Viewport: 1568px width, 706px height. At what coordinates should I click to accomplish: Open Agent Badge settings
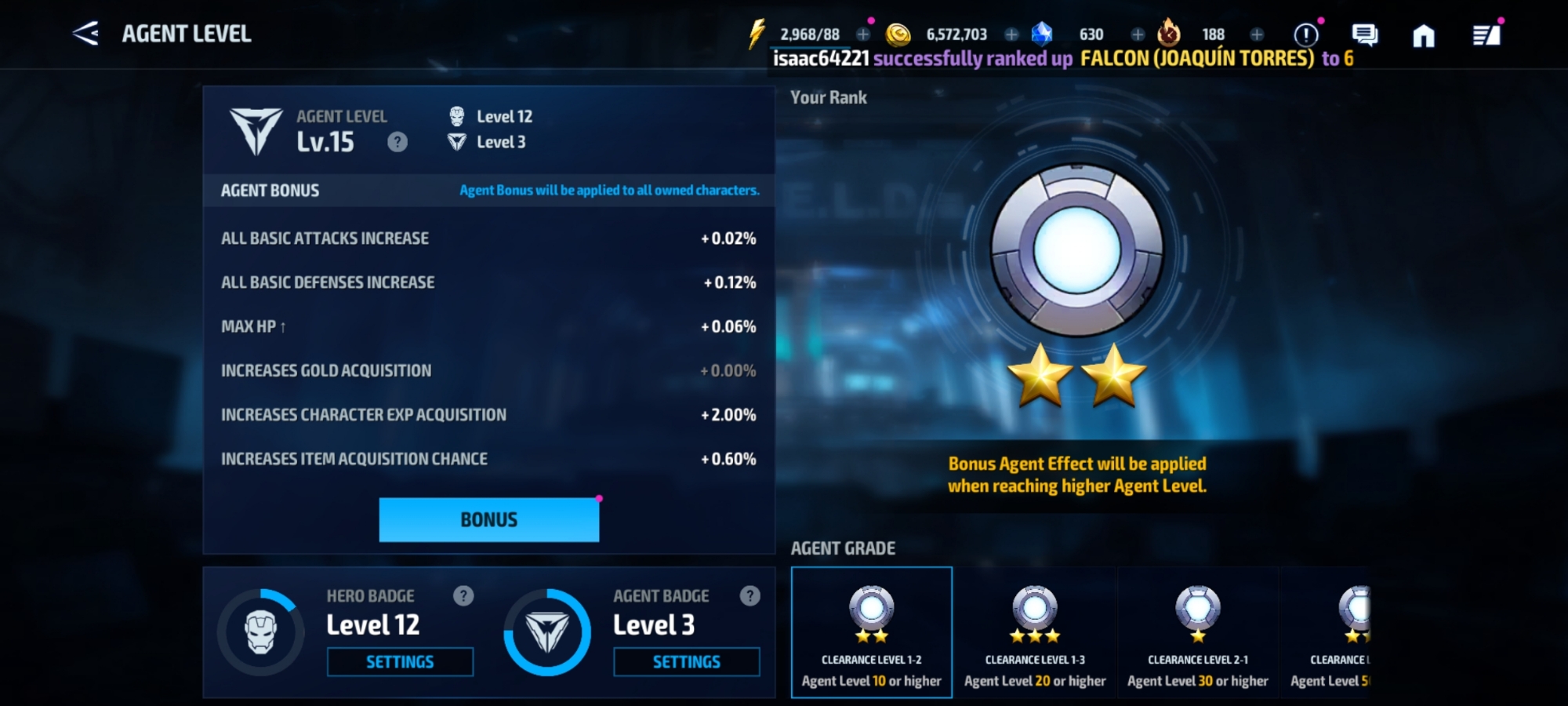[x=686, y=662]
